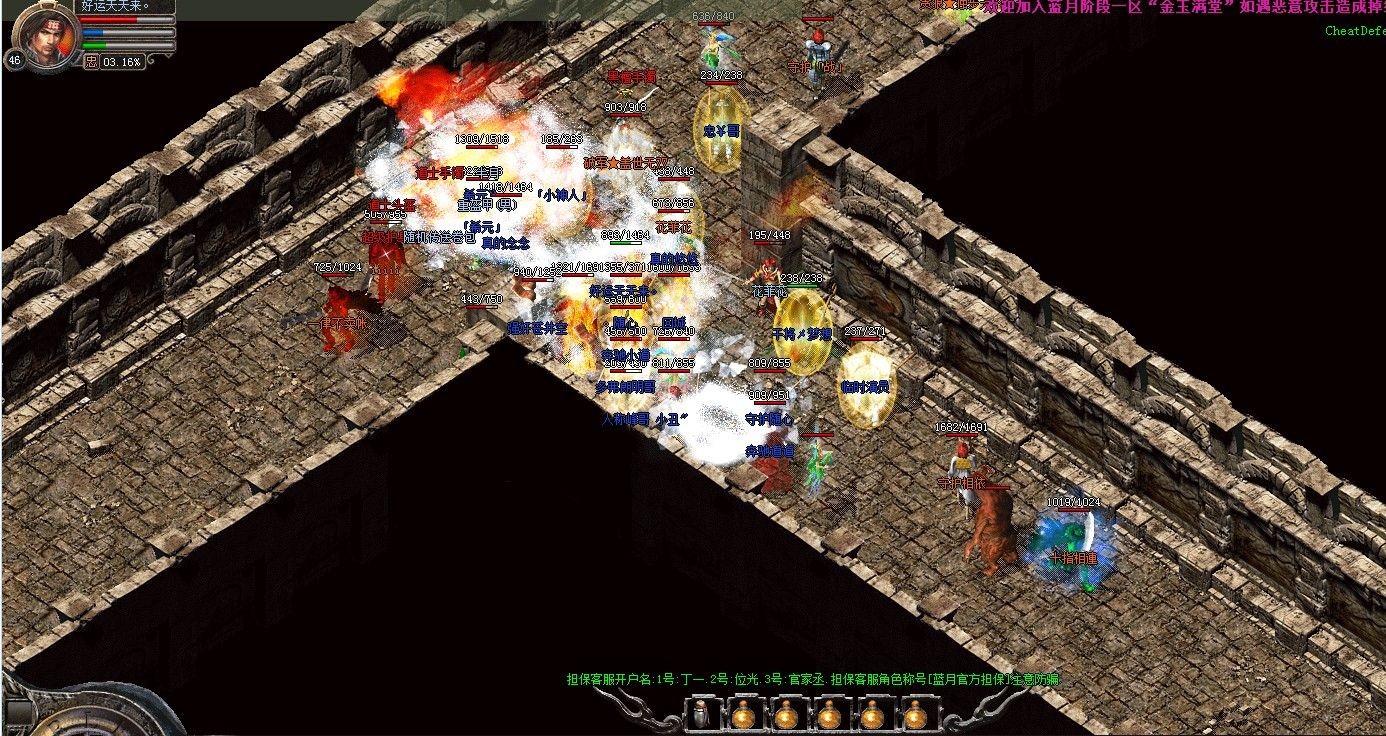Use the fourth potion in the quickbar
This screenshot has height=736, width=1386.
871,716
